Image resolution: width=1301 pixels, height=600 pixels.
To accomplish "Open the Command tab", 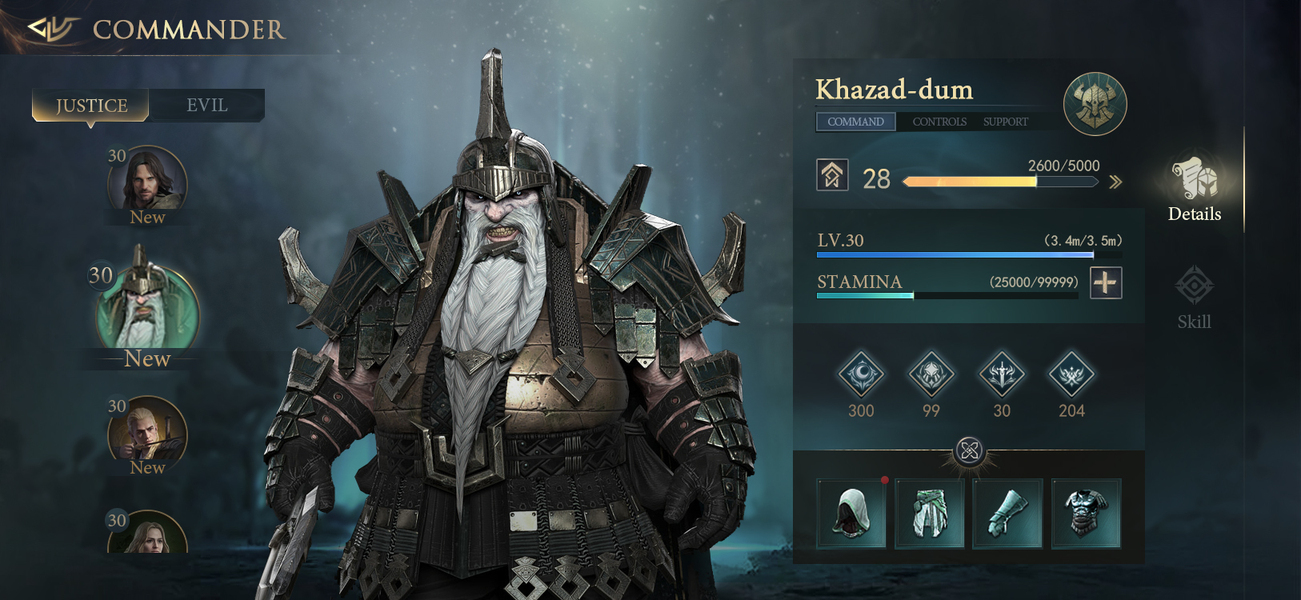I will click(x=855, y=122).
